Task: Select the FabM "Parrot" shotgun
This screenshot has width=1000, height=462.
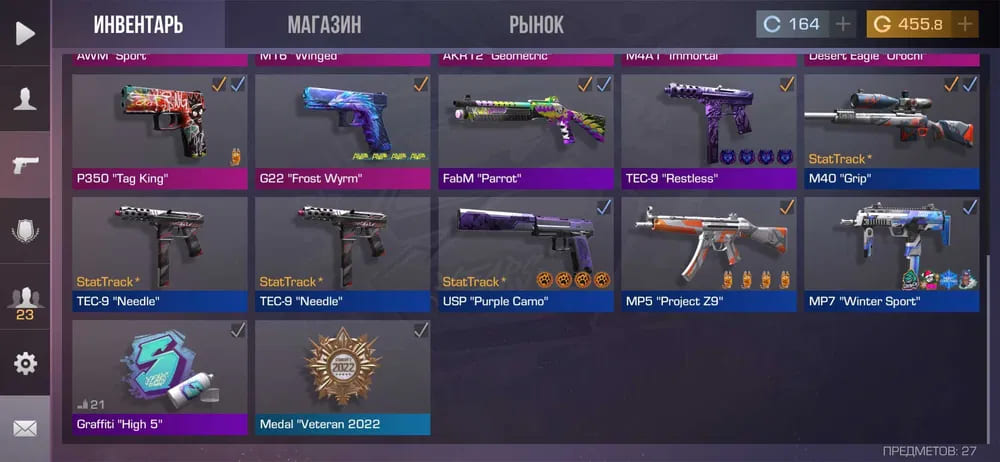Action: point(526,130)
